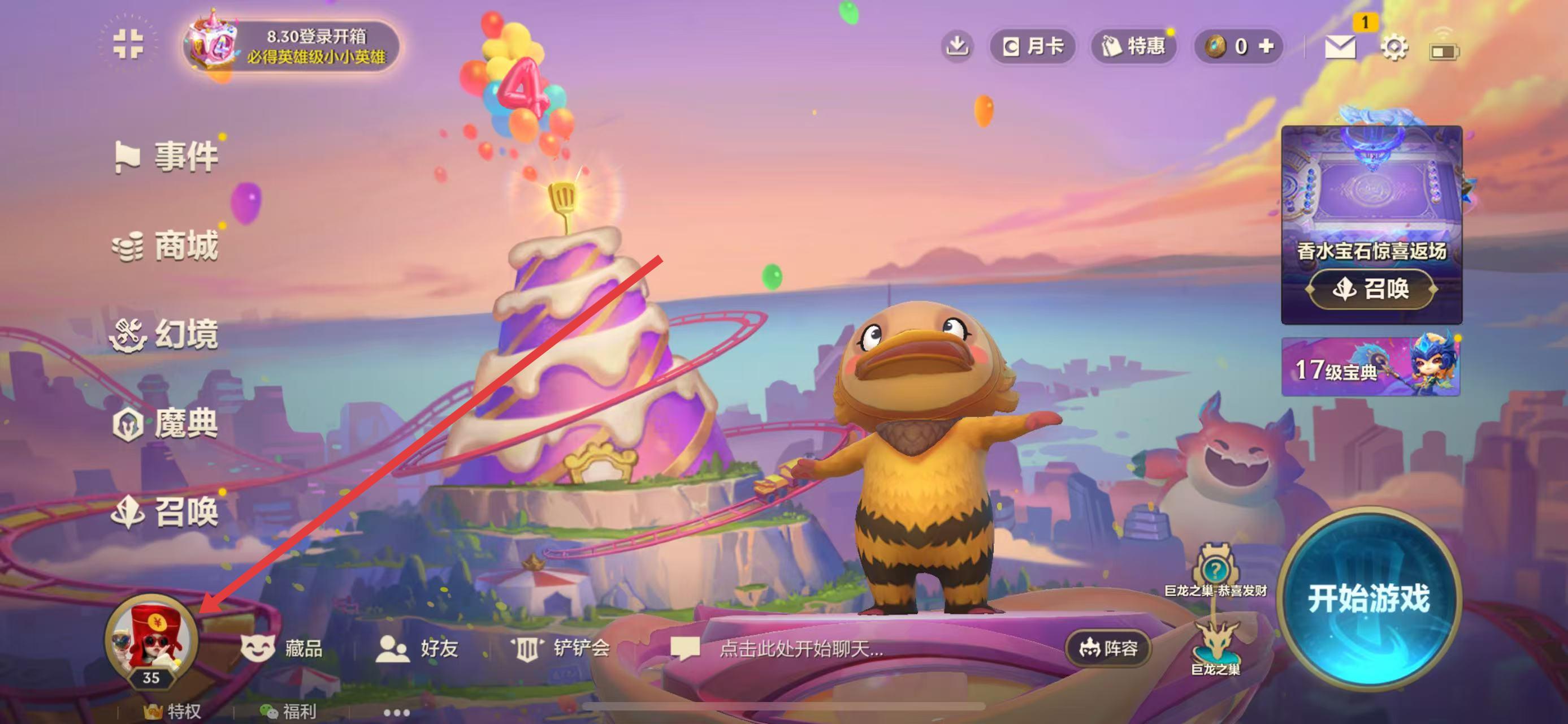This screenshot has width=1568, height=724.
Task: Open the mail envelope icon
Action: (x=1340, y=46)
